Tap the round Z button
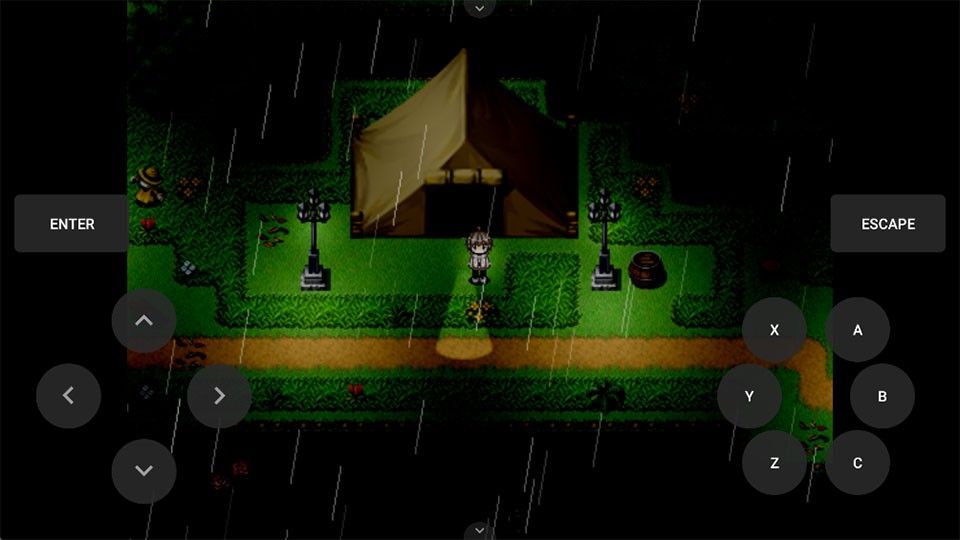Screen dimensions: 960x540 pyautogui.click(x=774, y=463)
